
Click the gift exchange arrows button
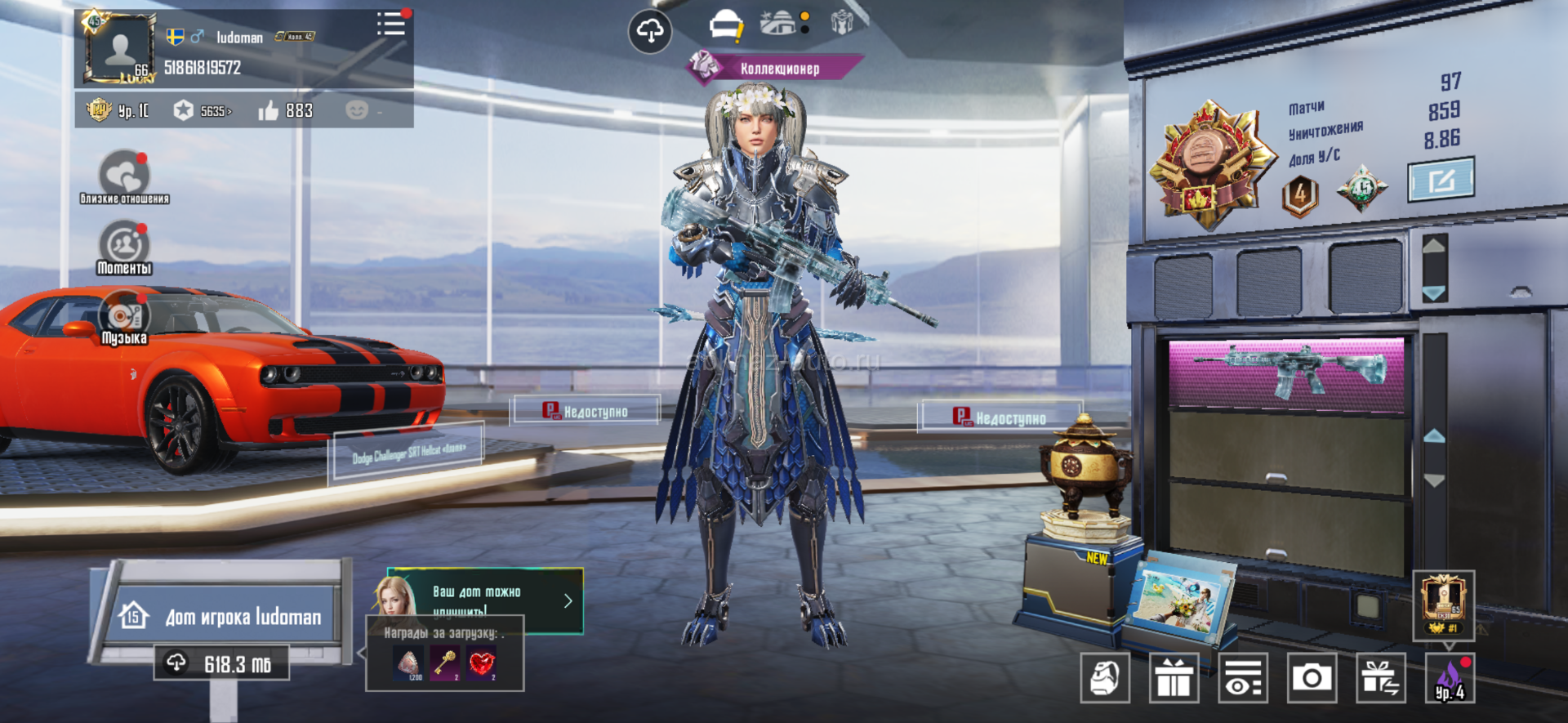(x=1381, y=678)
